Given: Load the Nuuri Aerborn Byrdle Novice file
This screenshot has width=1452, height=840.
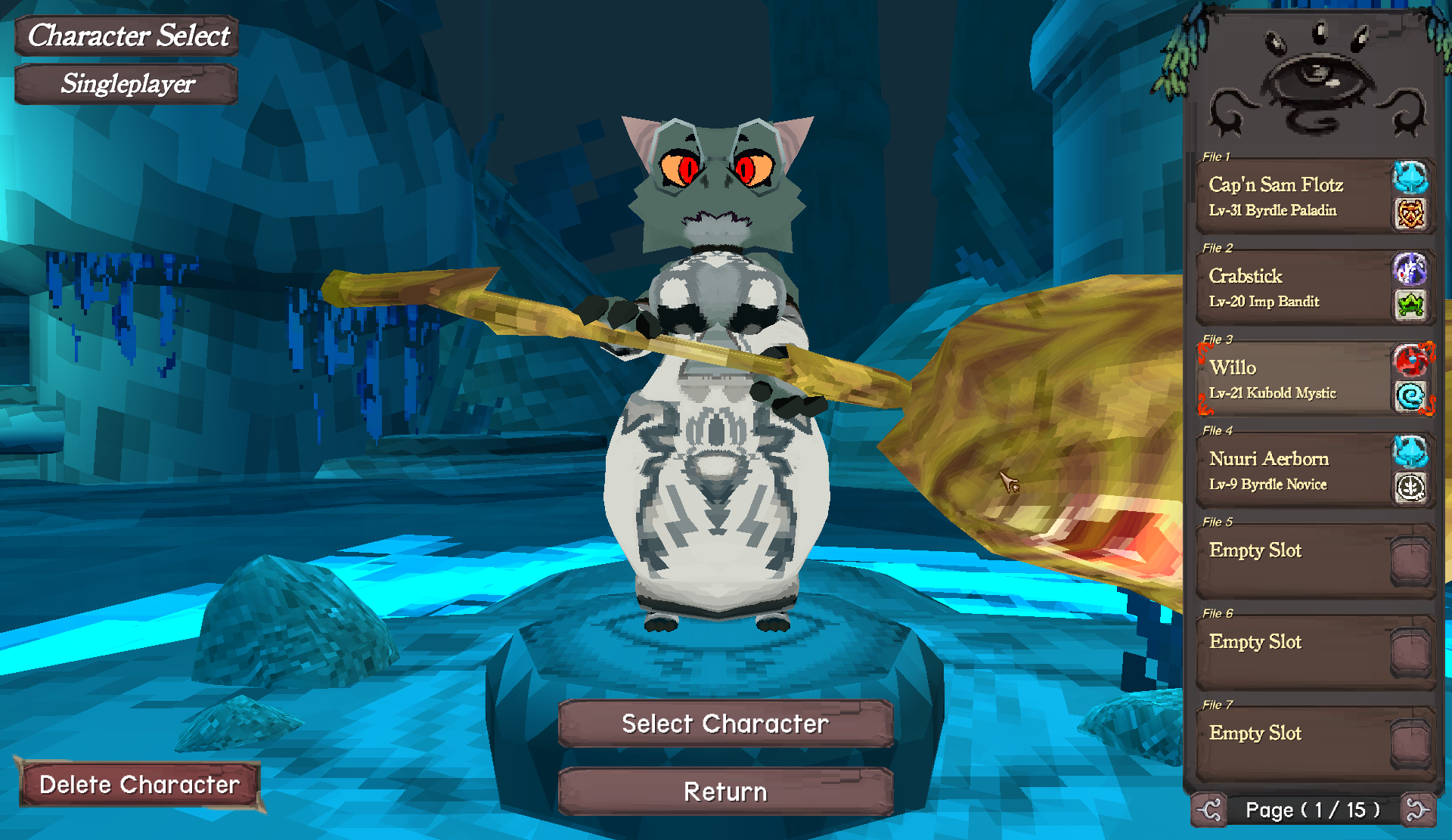Looking at the screenshot, I should tap(1295, 470).
